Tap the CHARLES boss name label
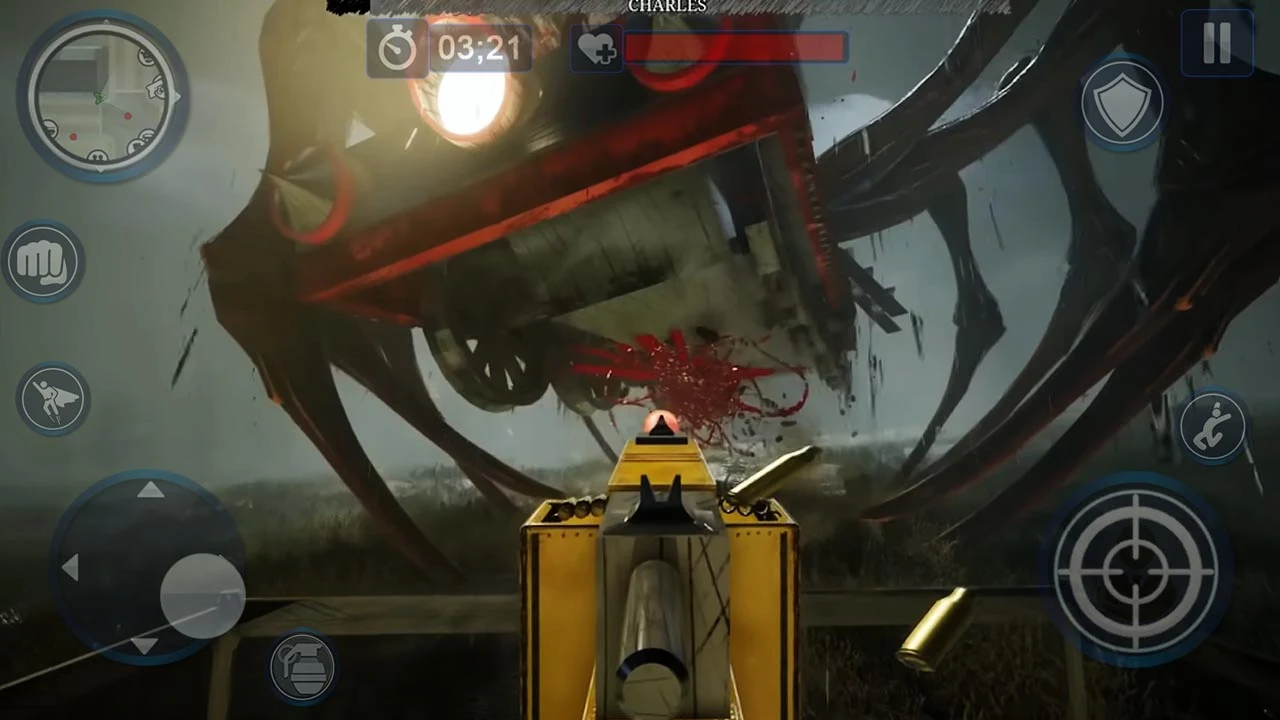 pos(667,7)
